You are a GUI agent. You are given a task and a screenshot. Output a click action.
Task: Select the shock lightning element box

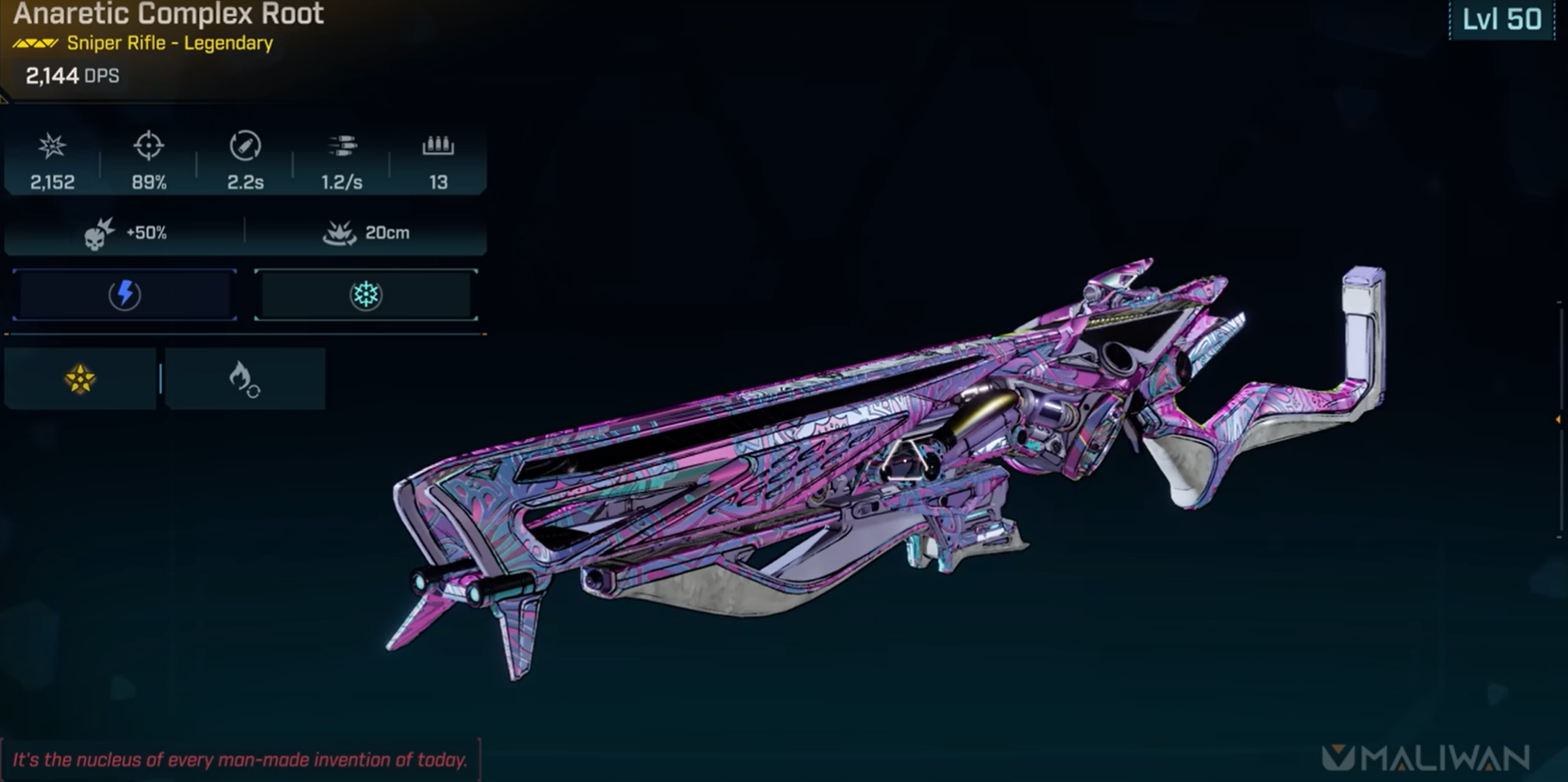click(125, 295)
